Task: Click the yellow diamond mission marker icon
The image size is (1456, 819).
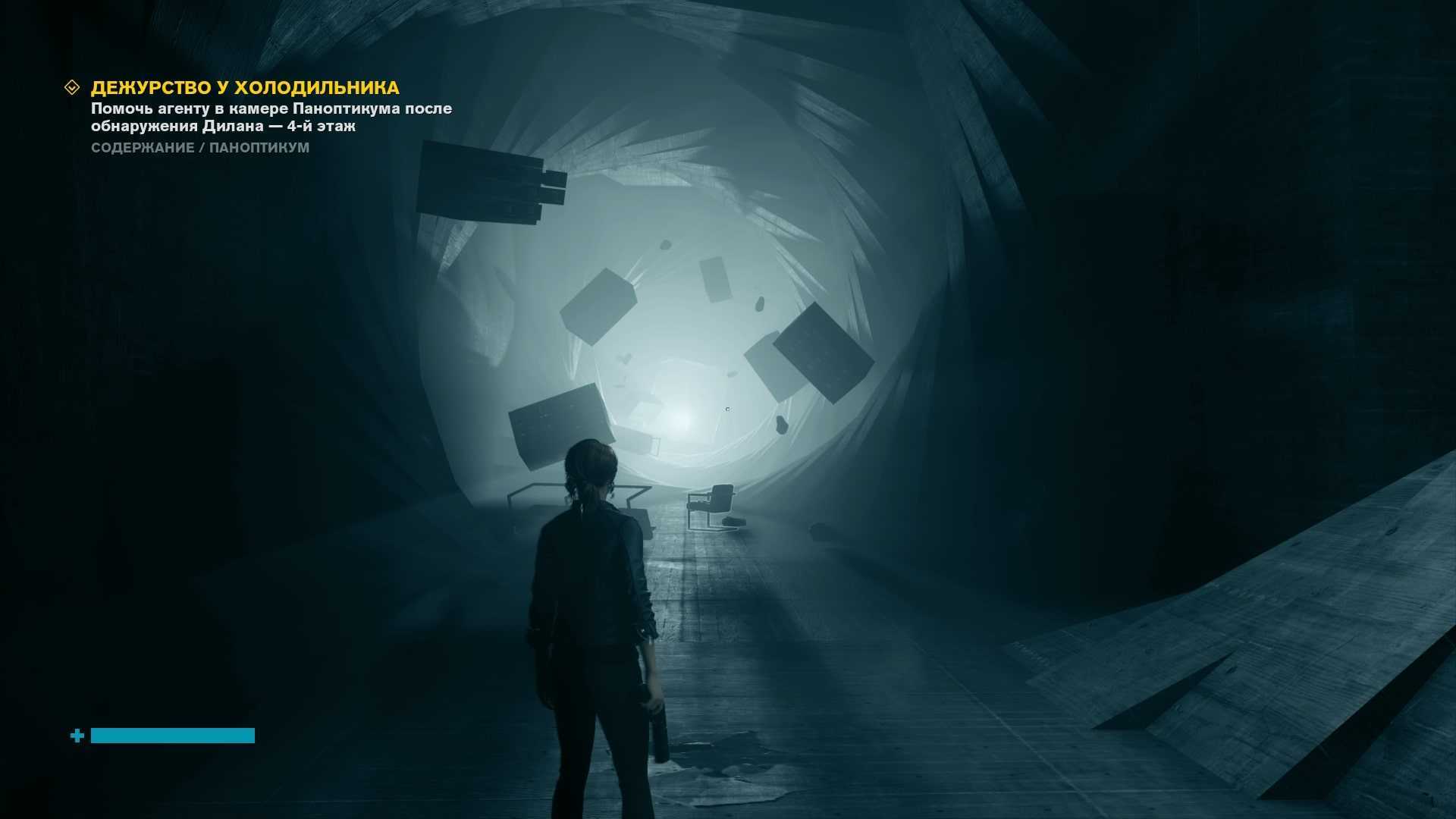Action: (x=72, y=88)
